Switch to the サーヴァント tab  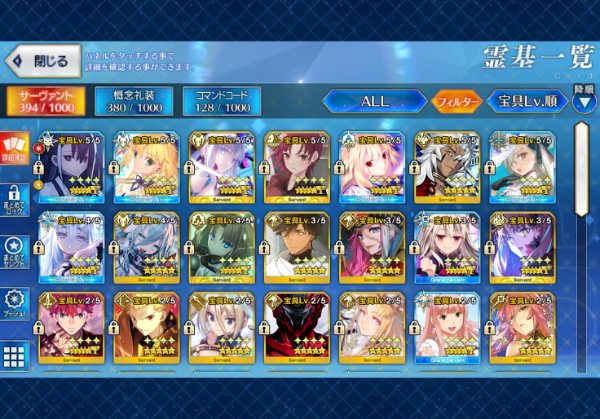click(x=45, y=101)
